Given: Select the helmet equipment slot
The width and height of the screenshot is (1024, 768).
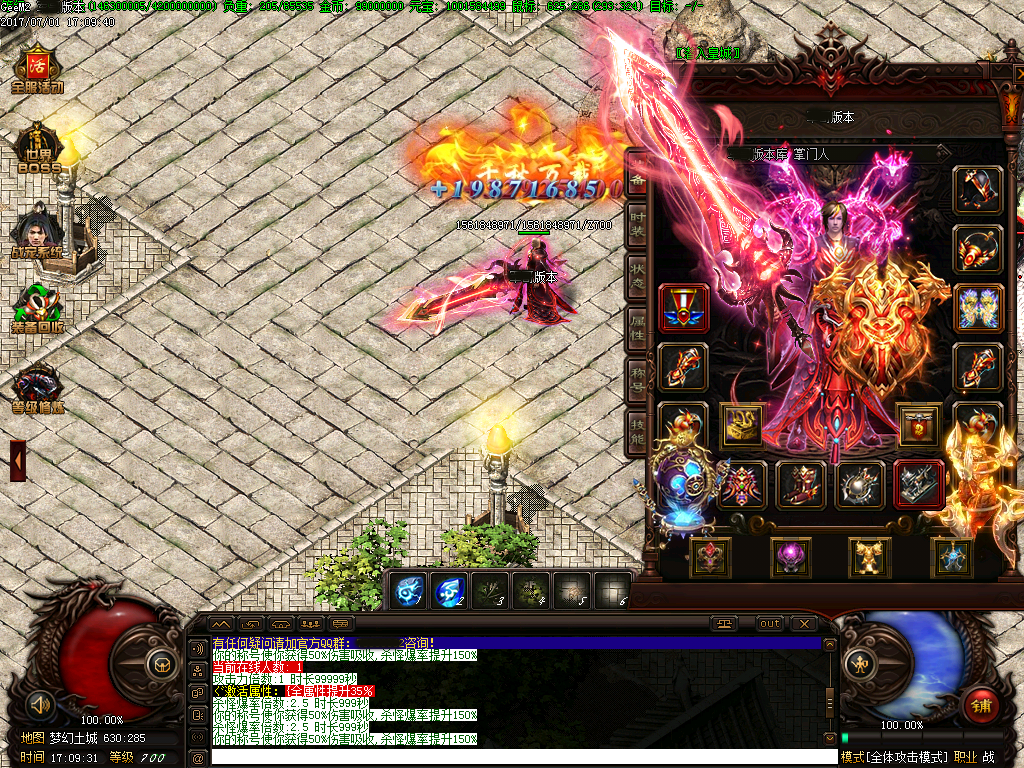Looking at the screenshot, I should 977,190.
